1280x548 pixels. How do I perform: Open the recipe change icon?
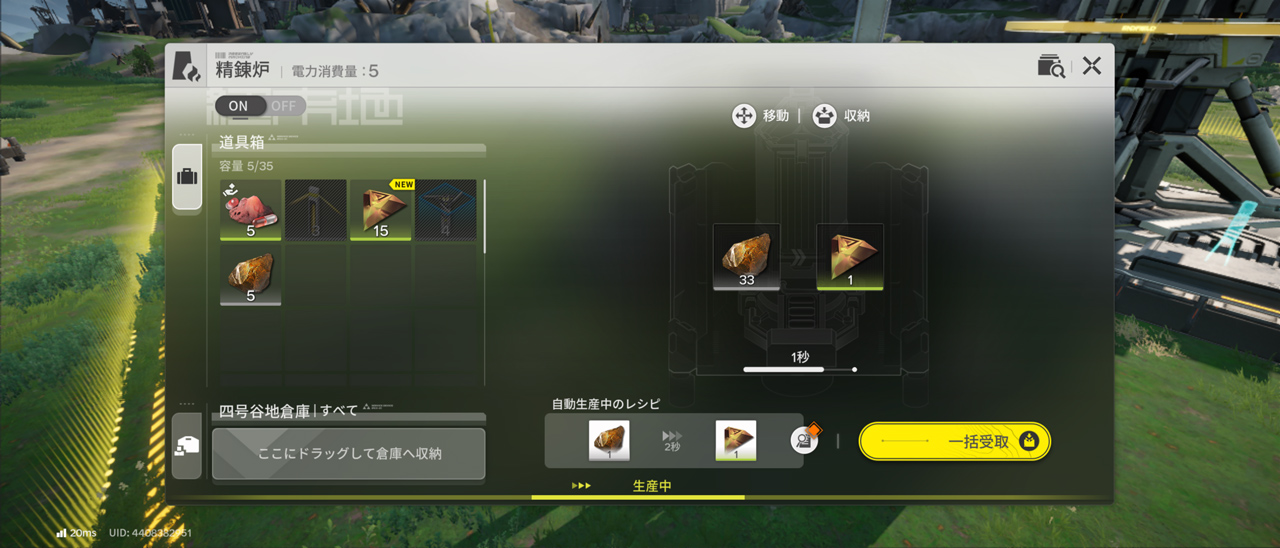(x=805, y=440)
